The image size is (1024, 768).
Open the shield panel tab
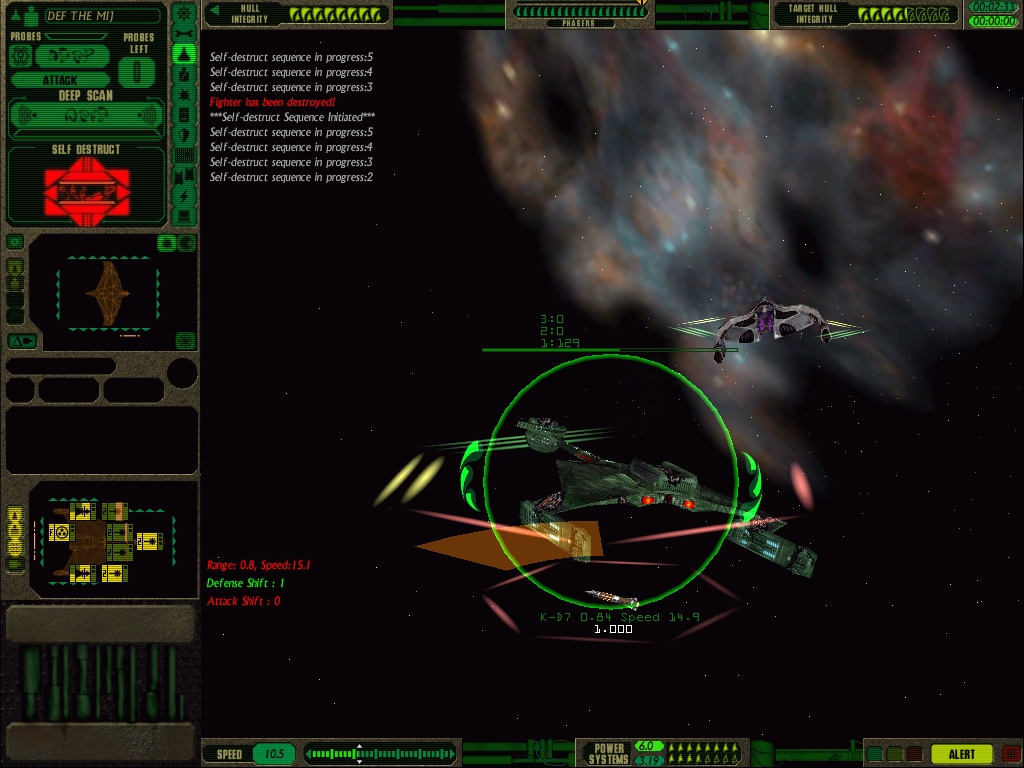pos(184,135)
